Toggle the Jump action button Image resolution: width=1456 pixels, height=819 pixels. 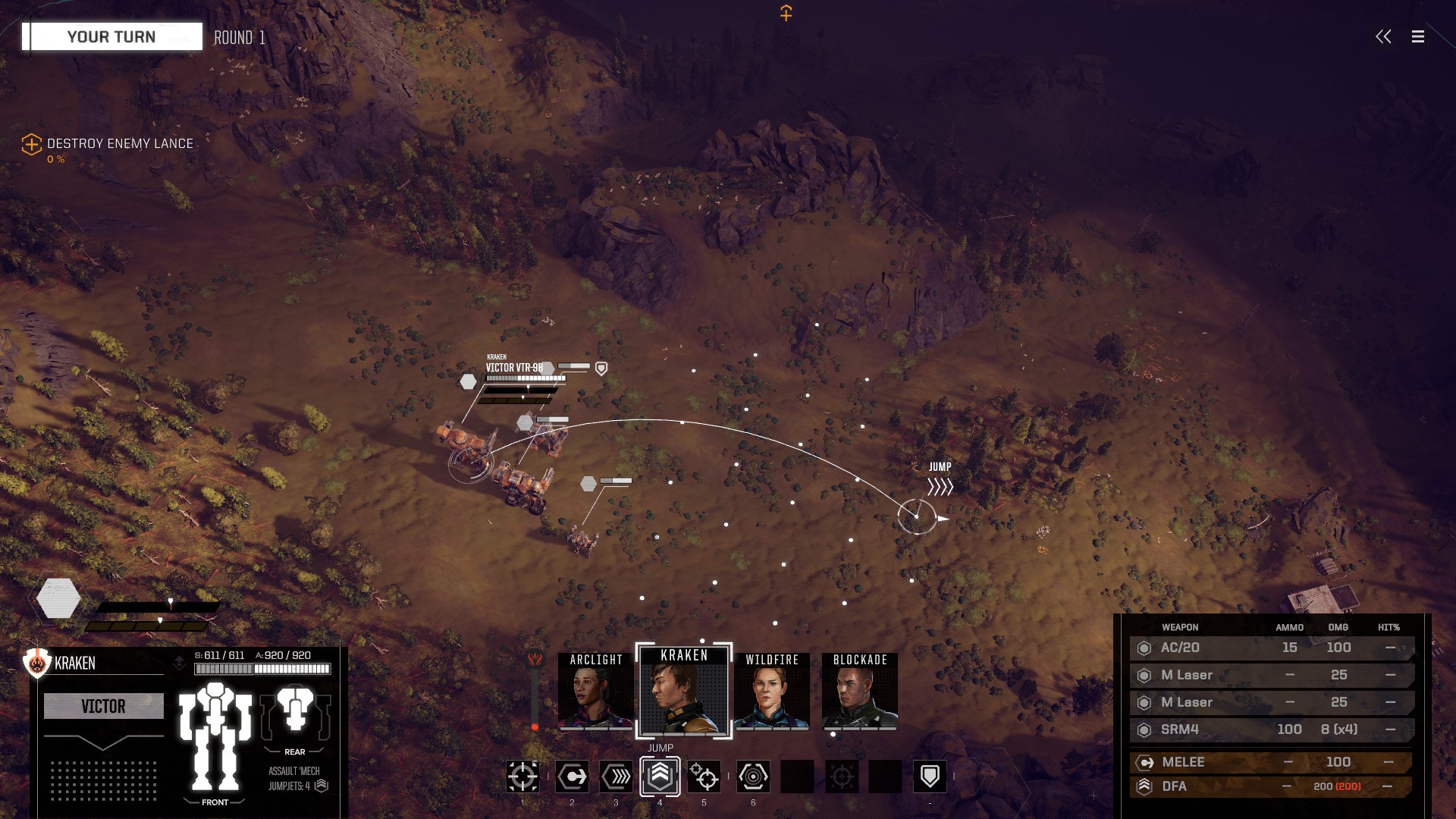[x=660, y=777]
